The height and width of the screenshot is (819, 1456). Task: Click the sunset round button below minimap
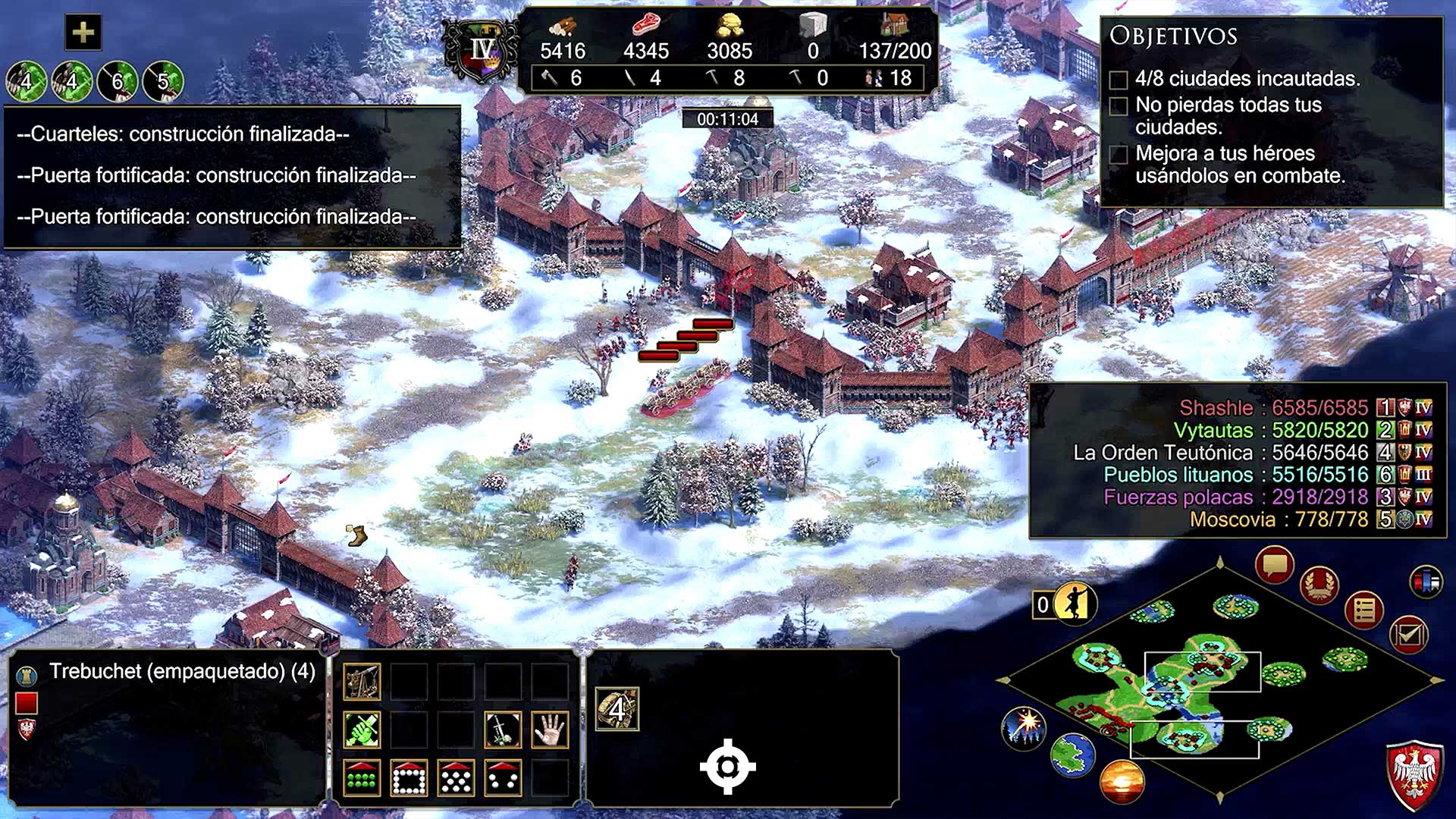tap(1121, 782)
